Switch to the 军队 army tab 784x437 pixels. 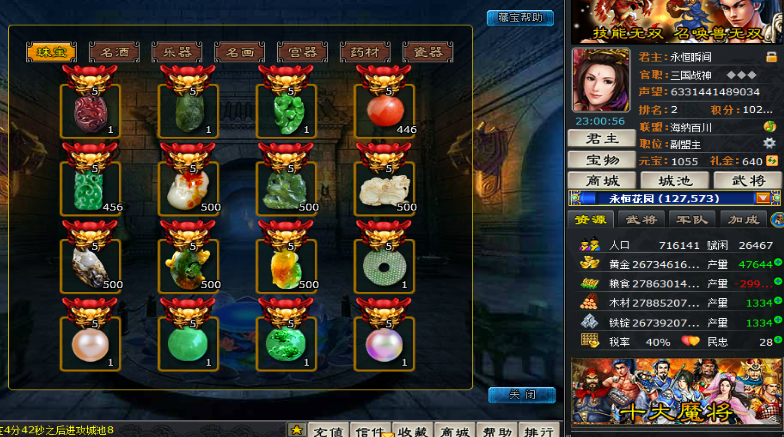(x=693, y=220)
